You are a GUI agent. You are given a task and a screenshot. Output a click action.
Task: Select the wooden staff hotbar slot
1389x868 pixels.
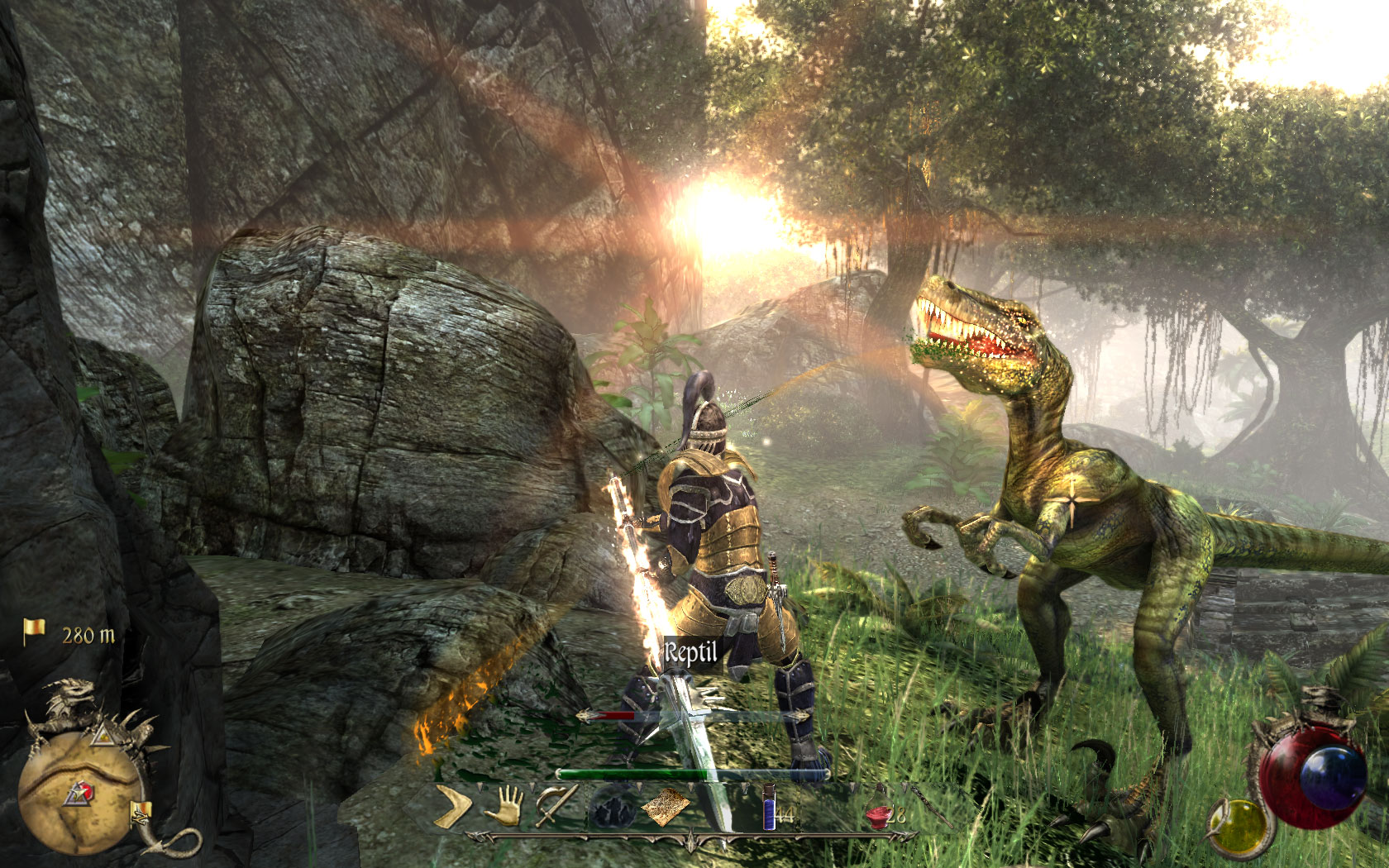932,808
